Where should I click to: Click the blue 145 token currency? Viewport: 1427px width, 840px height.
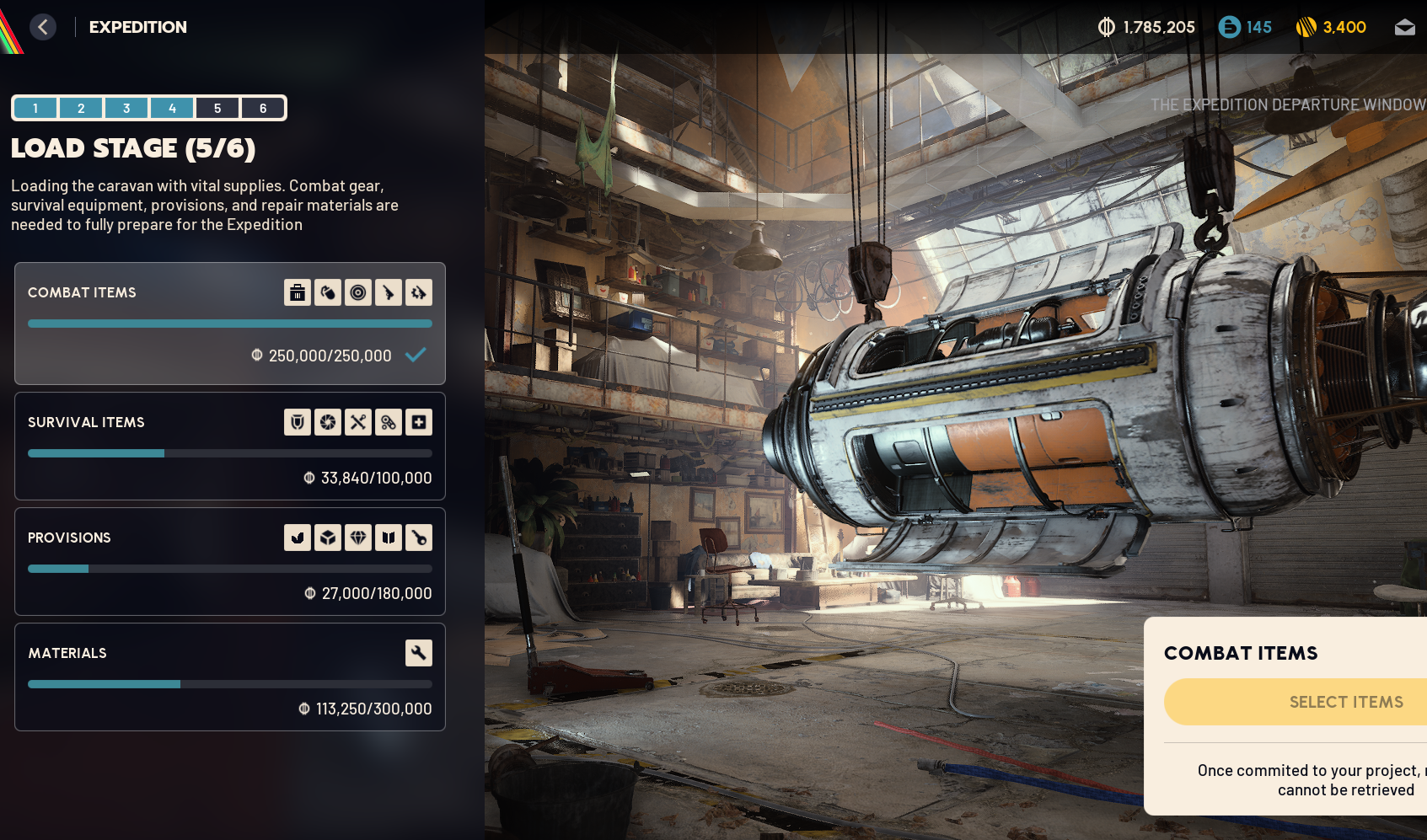[1245, 27]
